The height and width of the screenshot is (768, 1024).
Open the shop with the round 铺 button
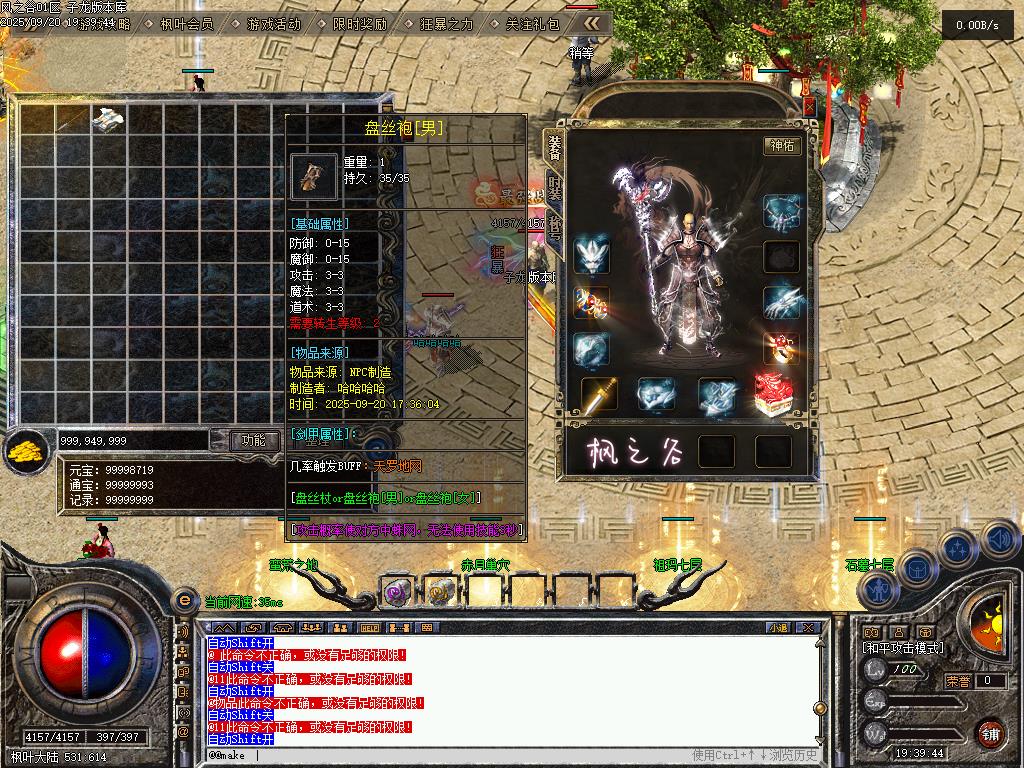[989, 732]
